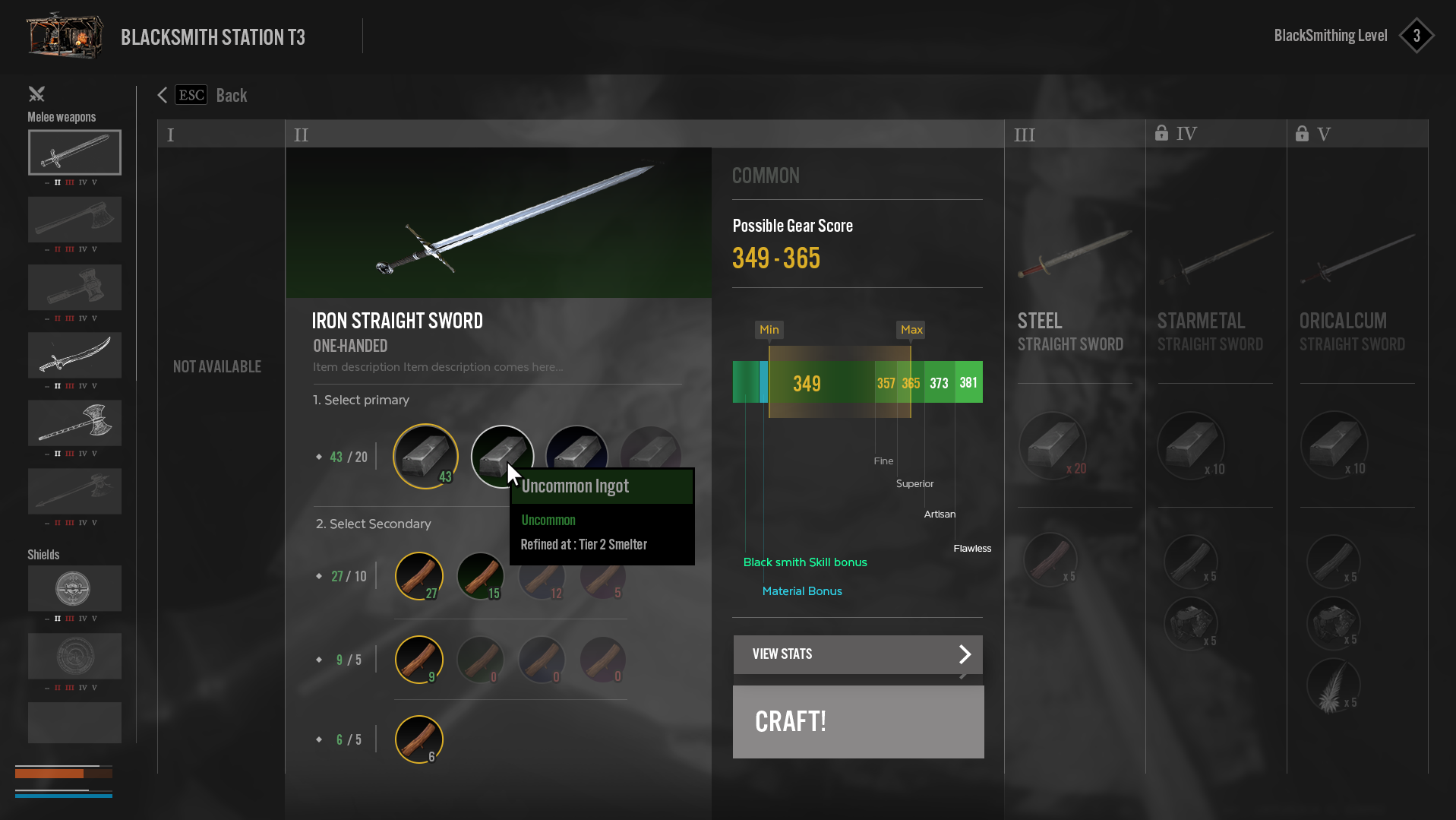
Task: Choose the curved sword weapon thumbnail
Action: 74,355
